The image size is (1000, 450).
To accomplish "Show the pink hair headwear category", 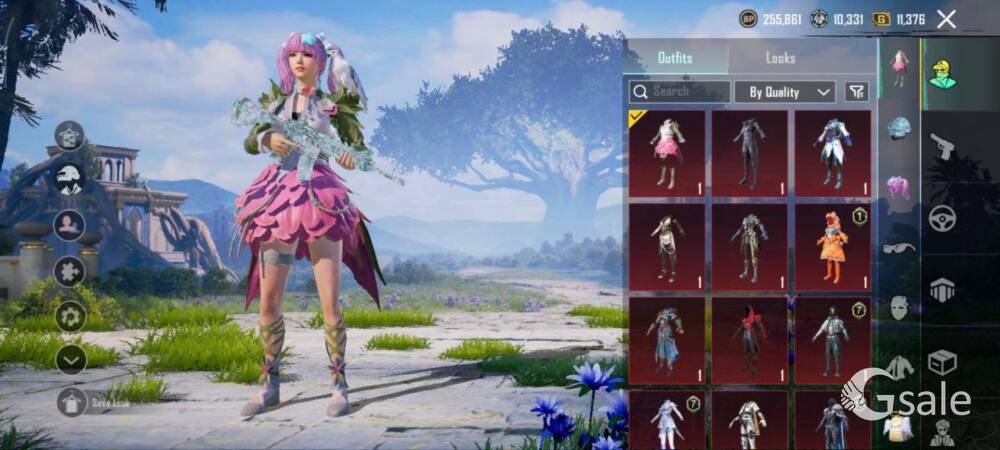I will click(x=899, y=186).
